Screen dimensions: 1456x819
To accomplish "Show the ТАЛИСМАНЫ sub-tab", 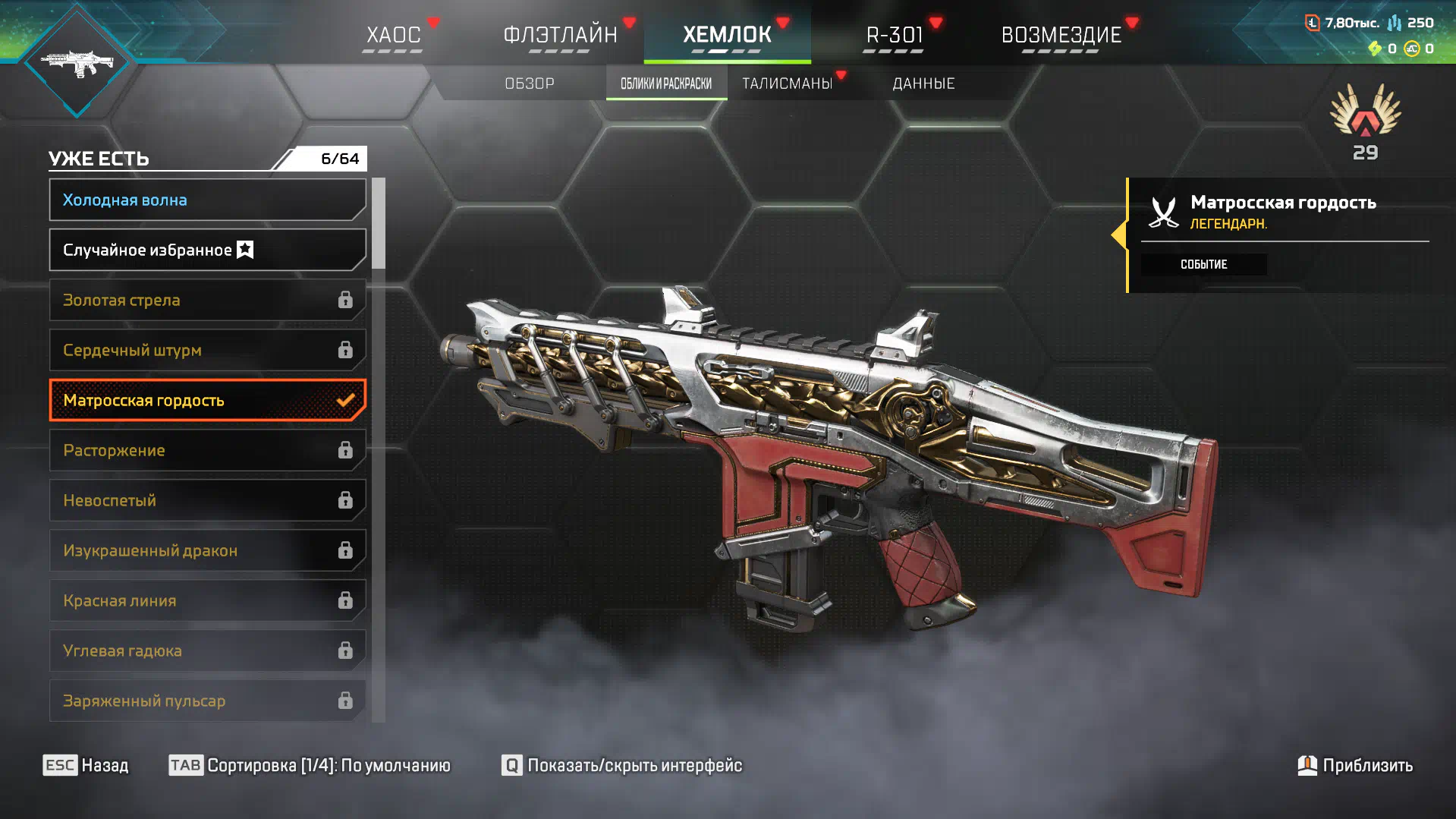I will tap(788, 83).
